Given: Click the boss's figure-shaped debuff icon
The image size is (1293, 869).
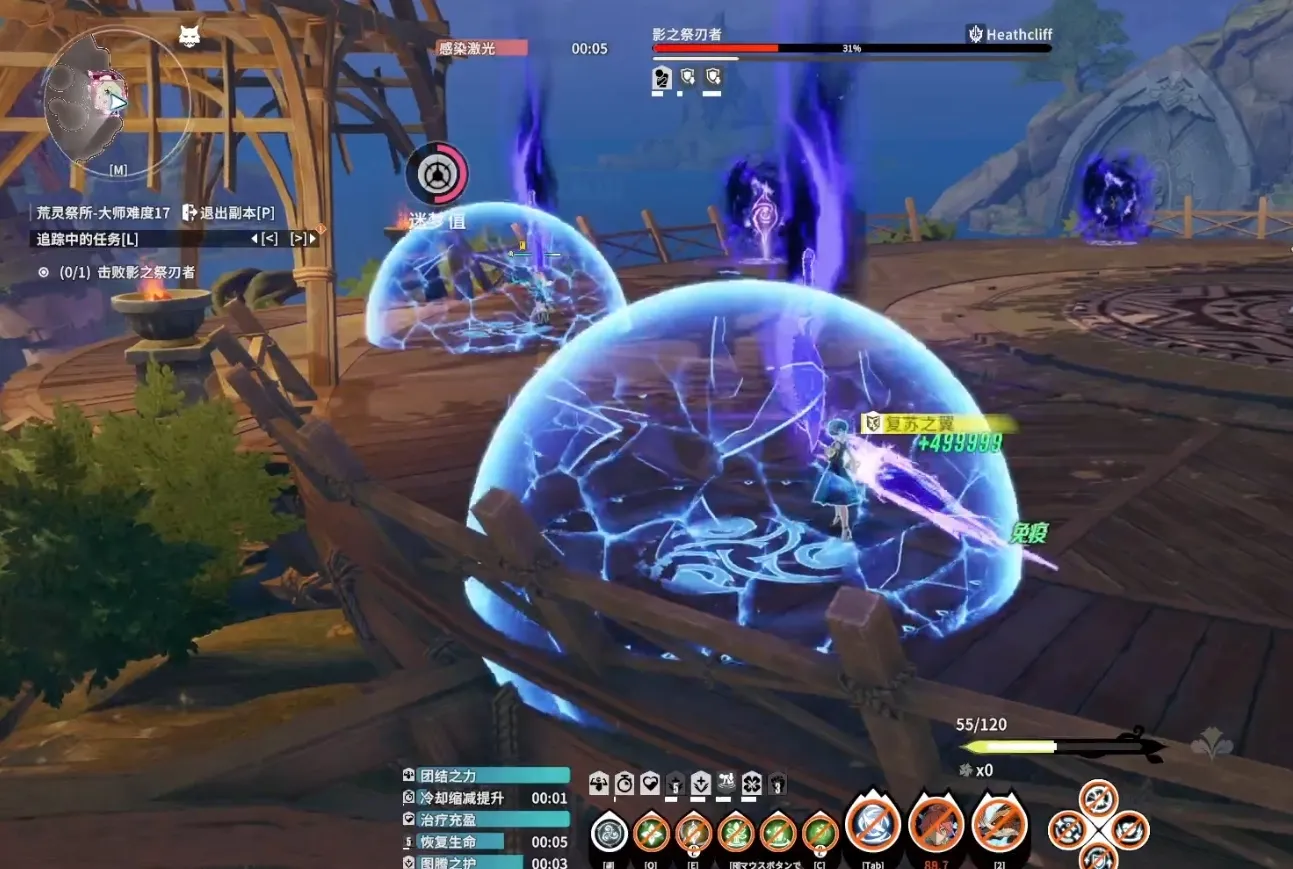Looking at the screenshot, I should click(662, 77).
